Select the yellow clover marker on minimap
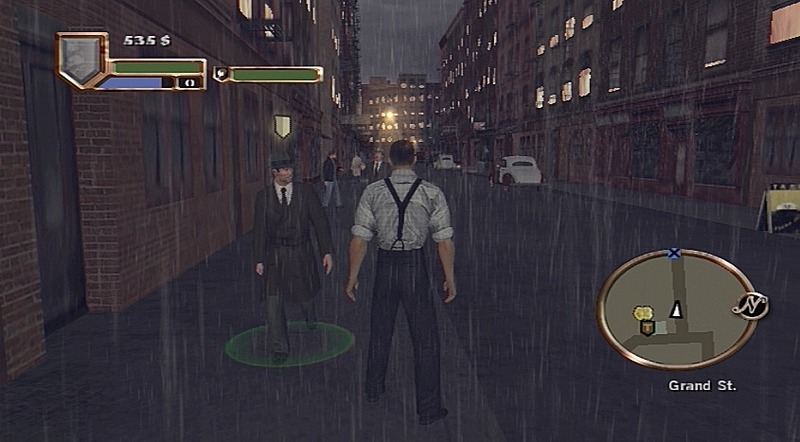The image size is (800, 442). tap(640, 314)
